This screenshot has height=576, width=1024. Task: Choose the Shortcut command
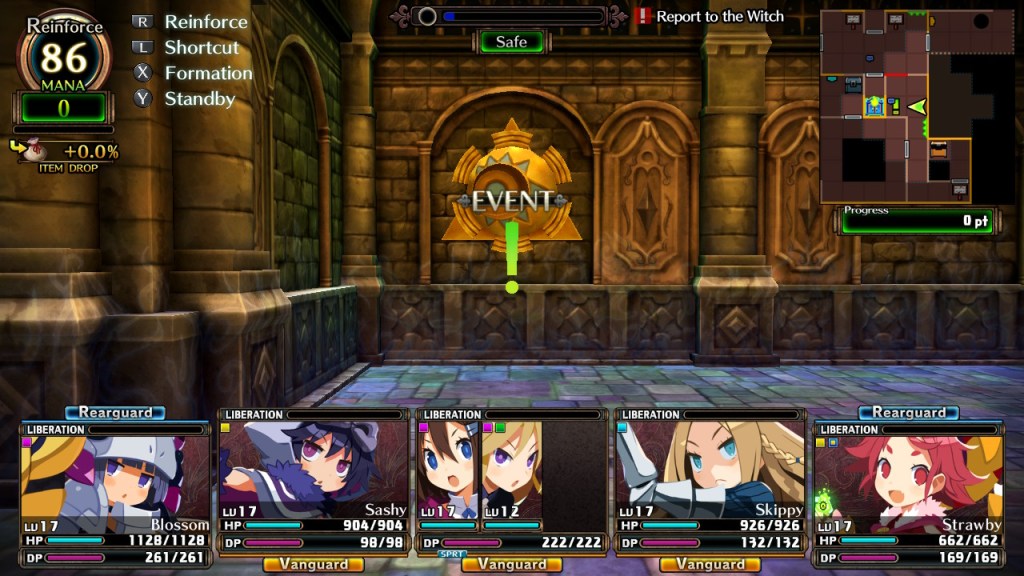coord(201,47)
